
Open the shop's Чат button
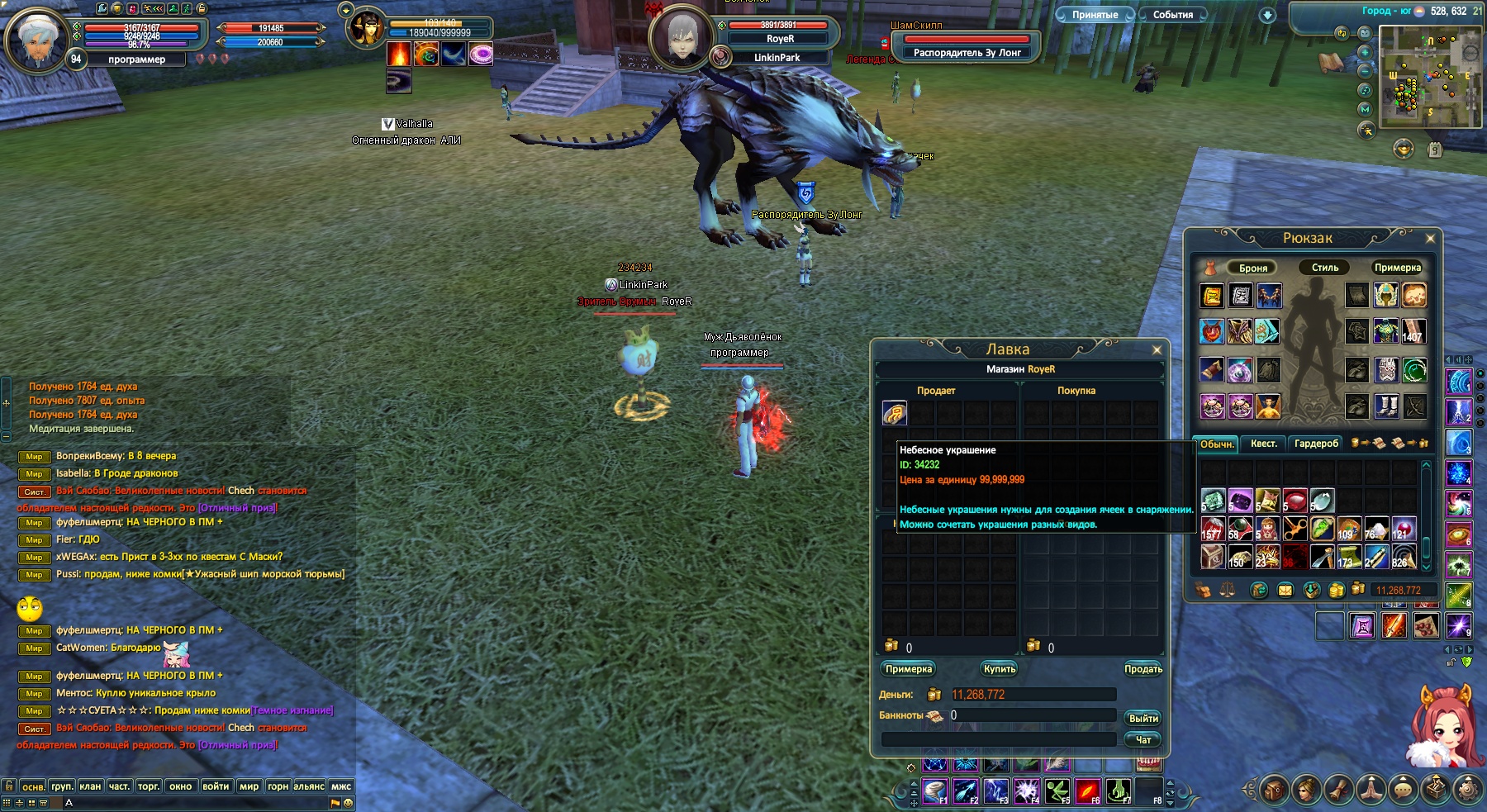1143,740
